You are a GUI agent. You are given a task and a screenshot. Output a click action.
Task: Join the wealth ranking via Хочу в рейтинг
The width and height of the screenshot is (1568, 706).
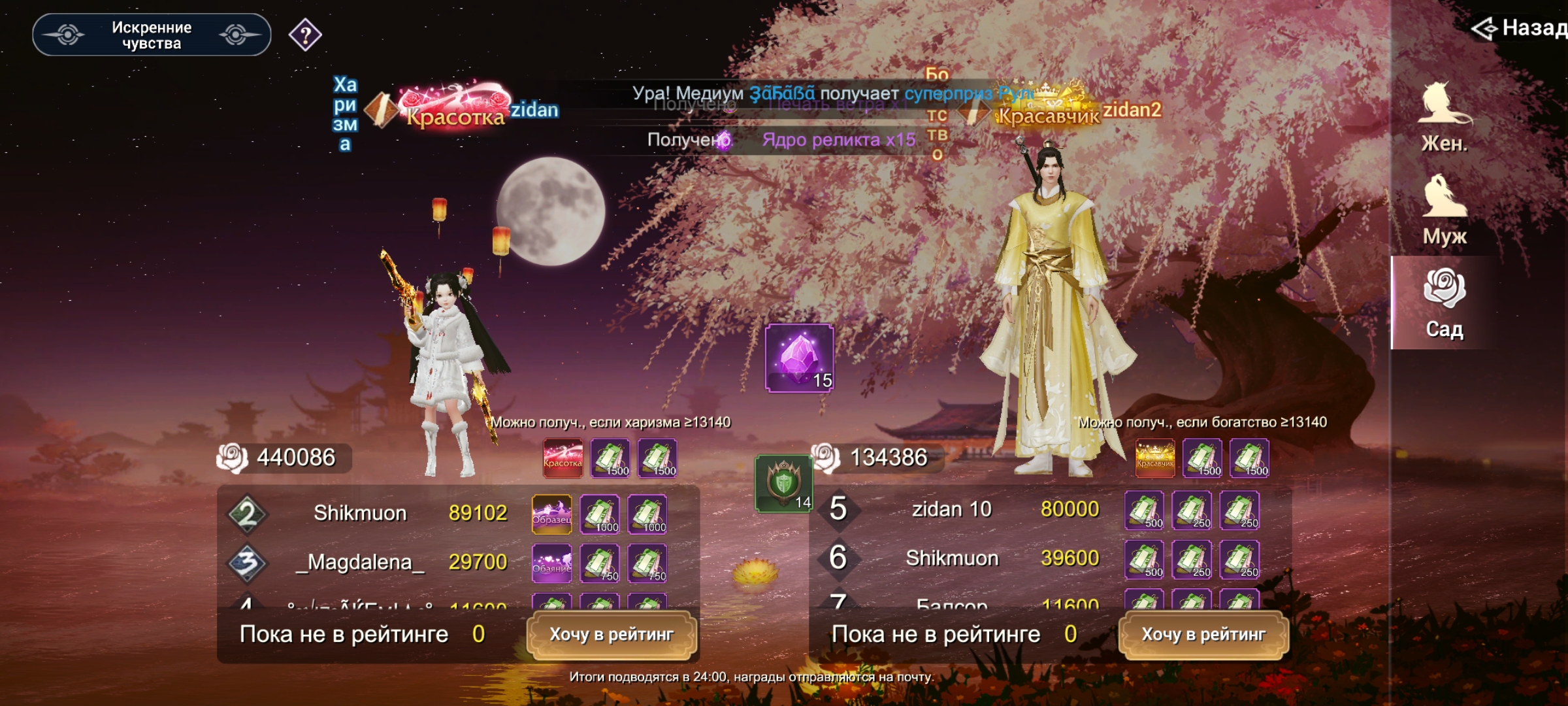(1203, 635)
